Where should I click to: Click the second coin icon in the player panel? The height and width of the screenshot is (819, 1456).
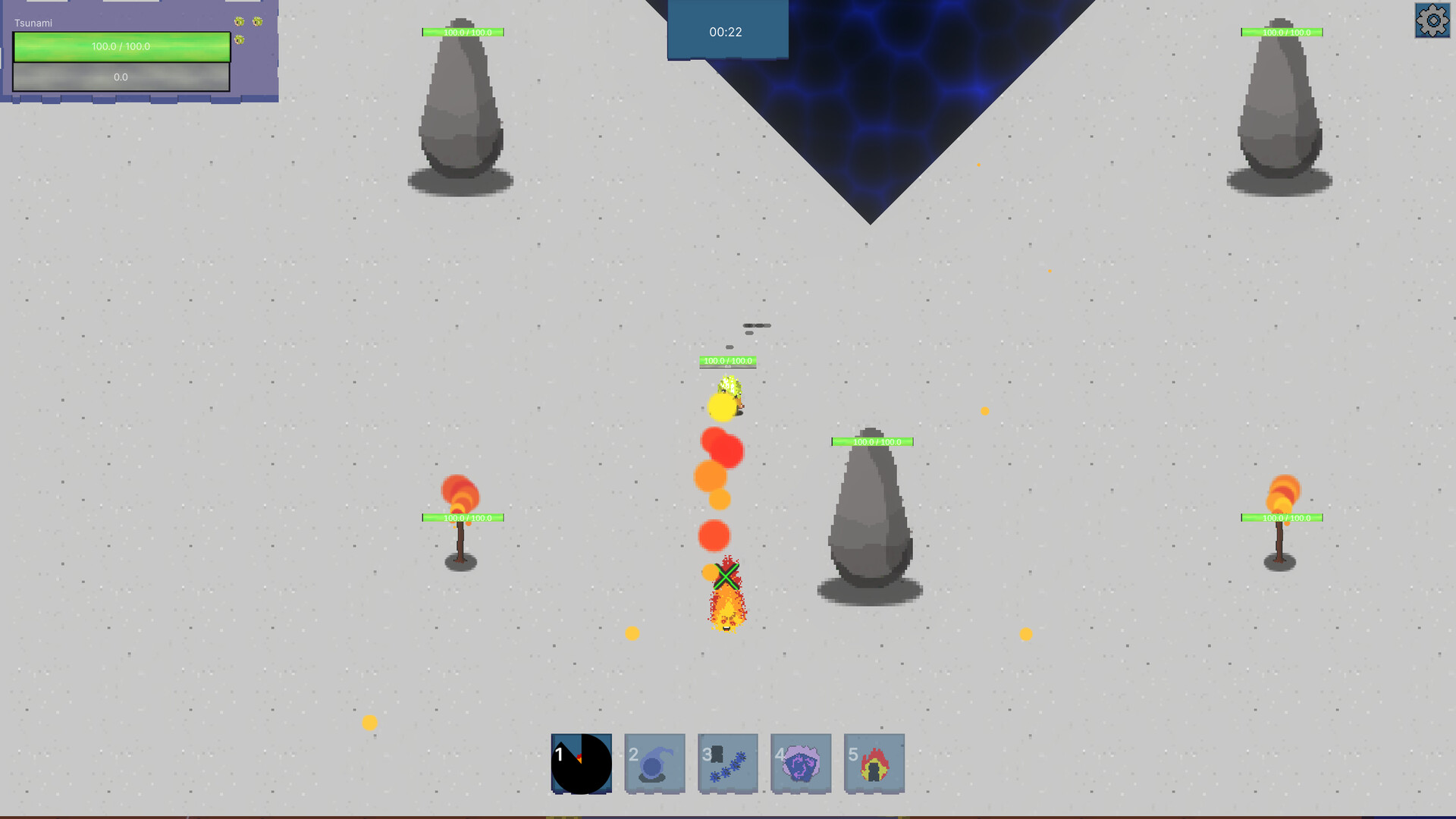[257, 21]
